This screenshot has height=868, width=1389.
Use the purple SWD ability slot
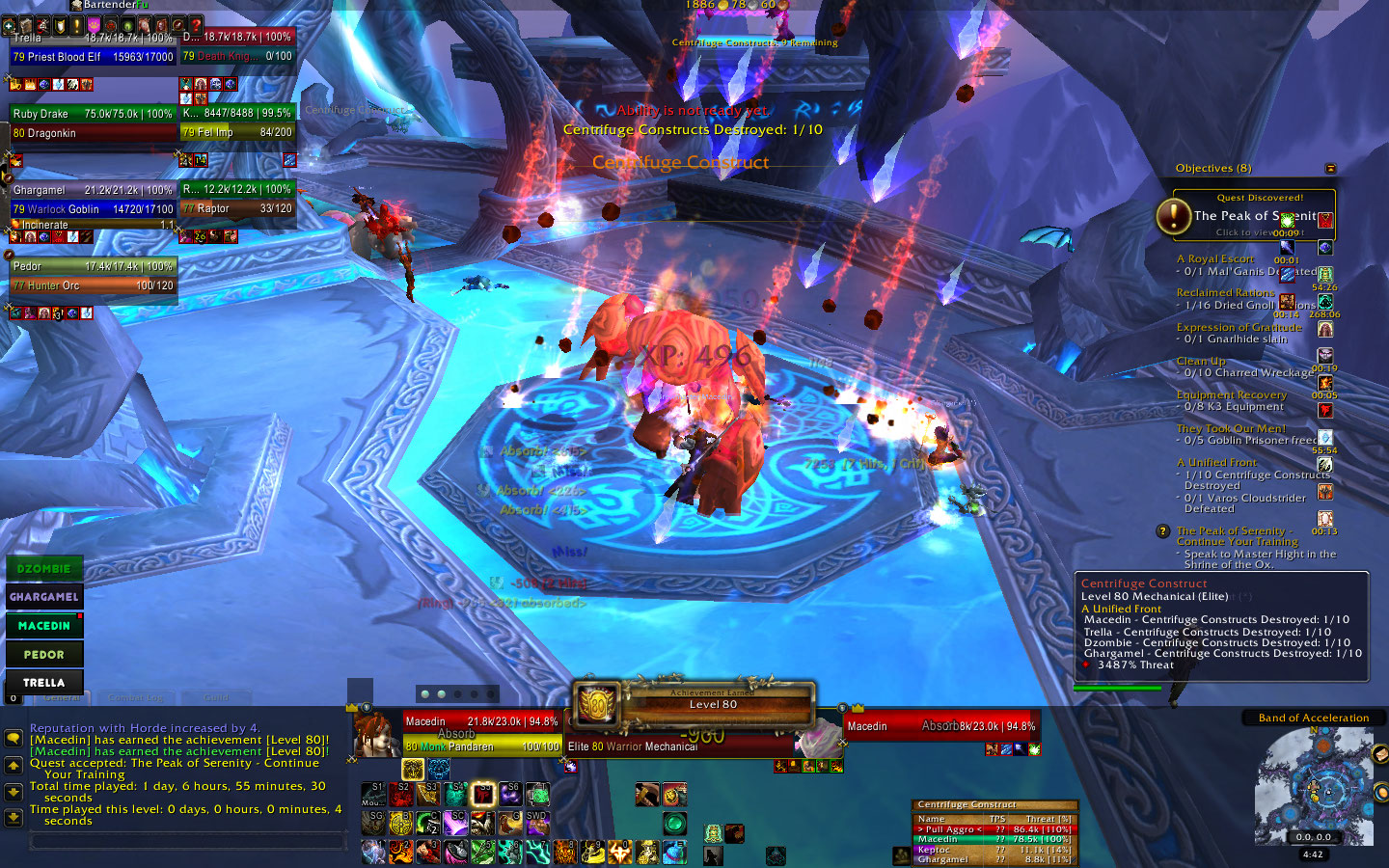pos(537,823)
